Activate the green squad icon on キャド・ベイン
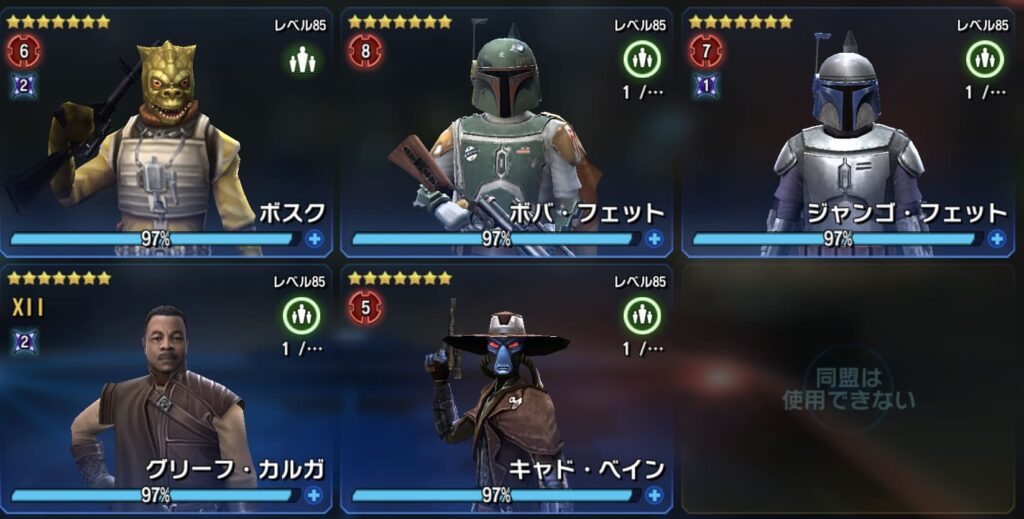The height and width of the screenshot is (519, 1024). [x=642, y=317]
